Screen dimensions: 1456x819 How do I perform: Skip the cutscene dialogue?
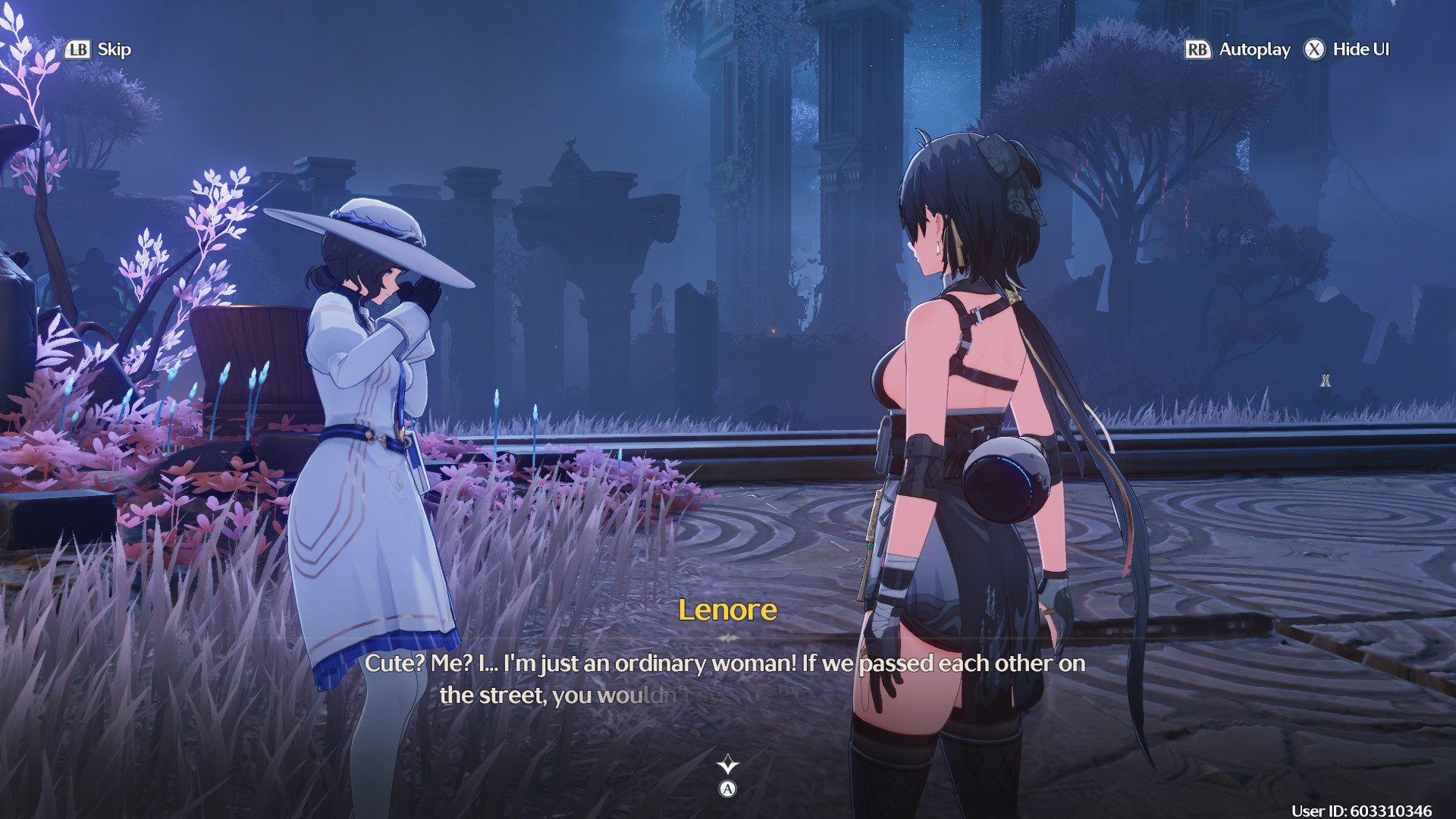click(99, 50)
